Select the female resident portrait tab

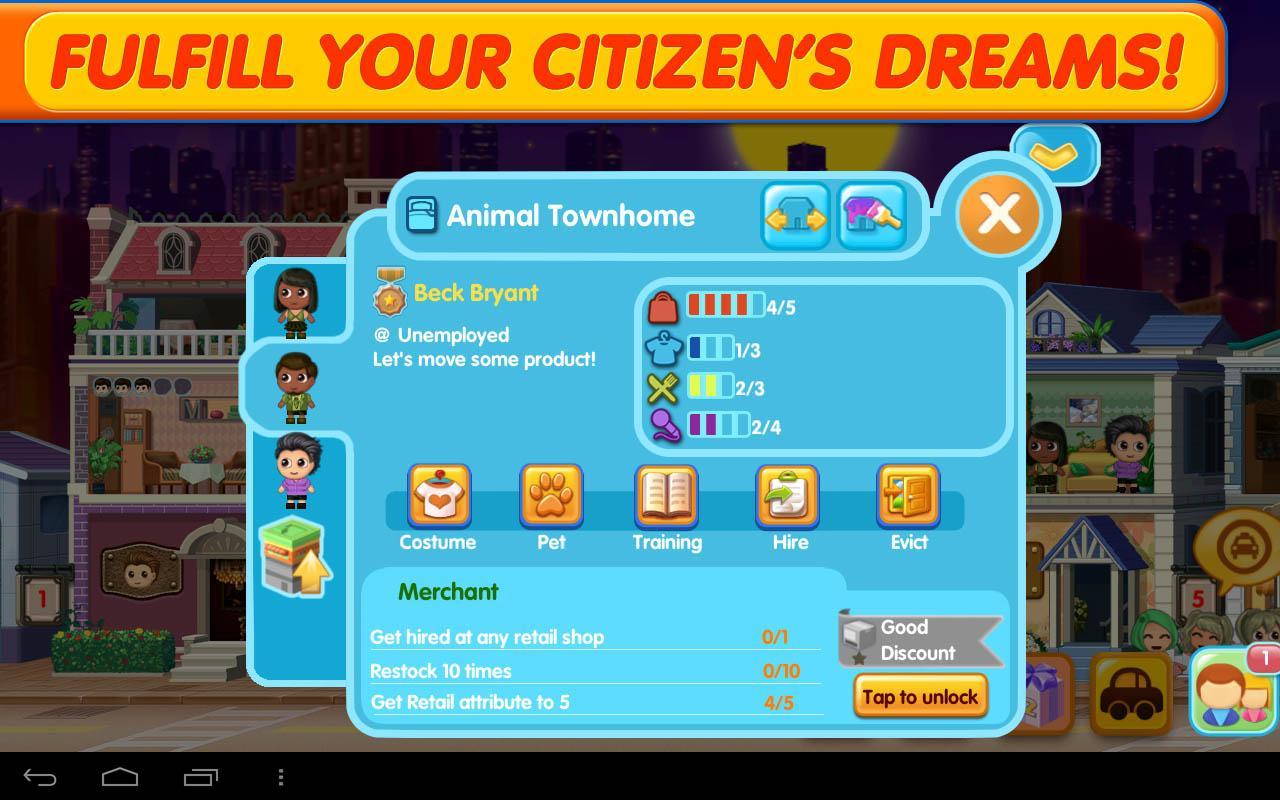coord(296,302)
